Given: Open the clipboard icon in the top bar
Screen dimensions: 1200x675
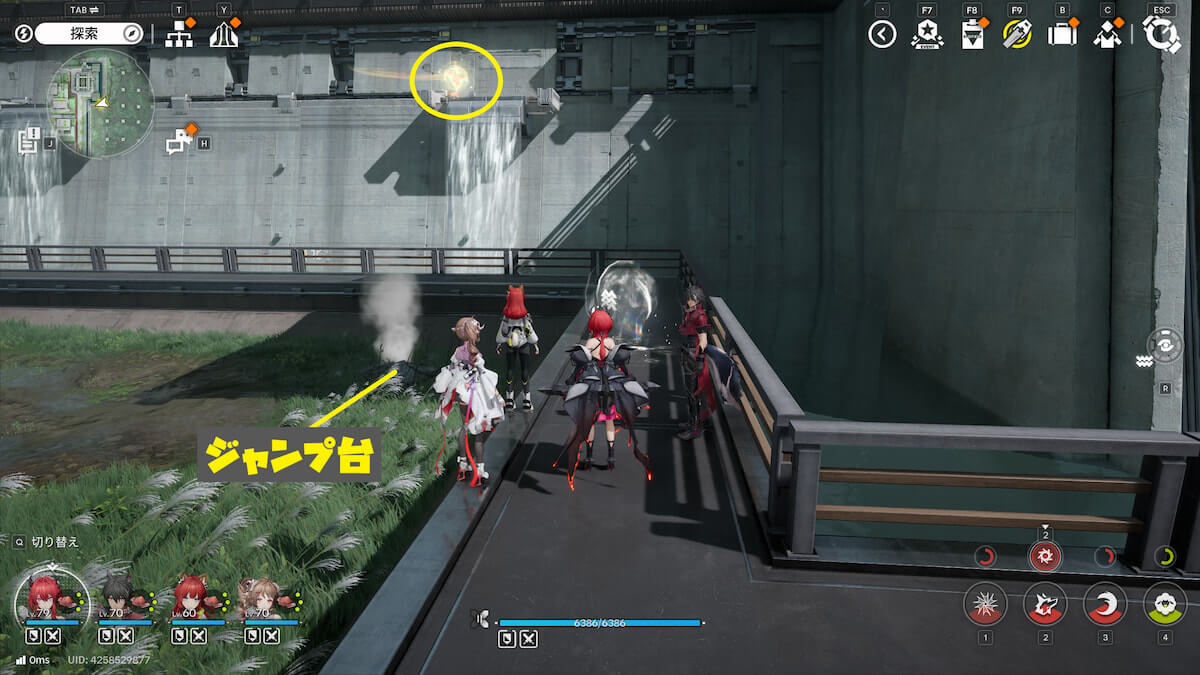Looking at the screenshot, I should coord(971,35).
